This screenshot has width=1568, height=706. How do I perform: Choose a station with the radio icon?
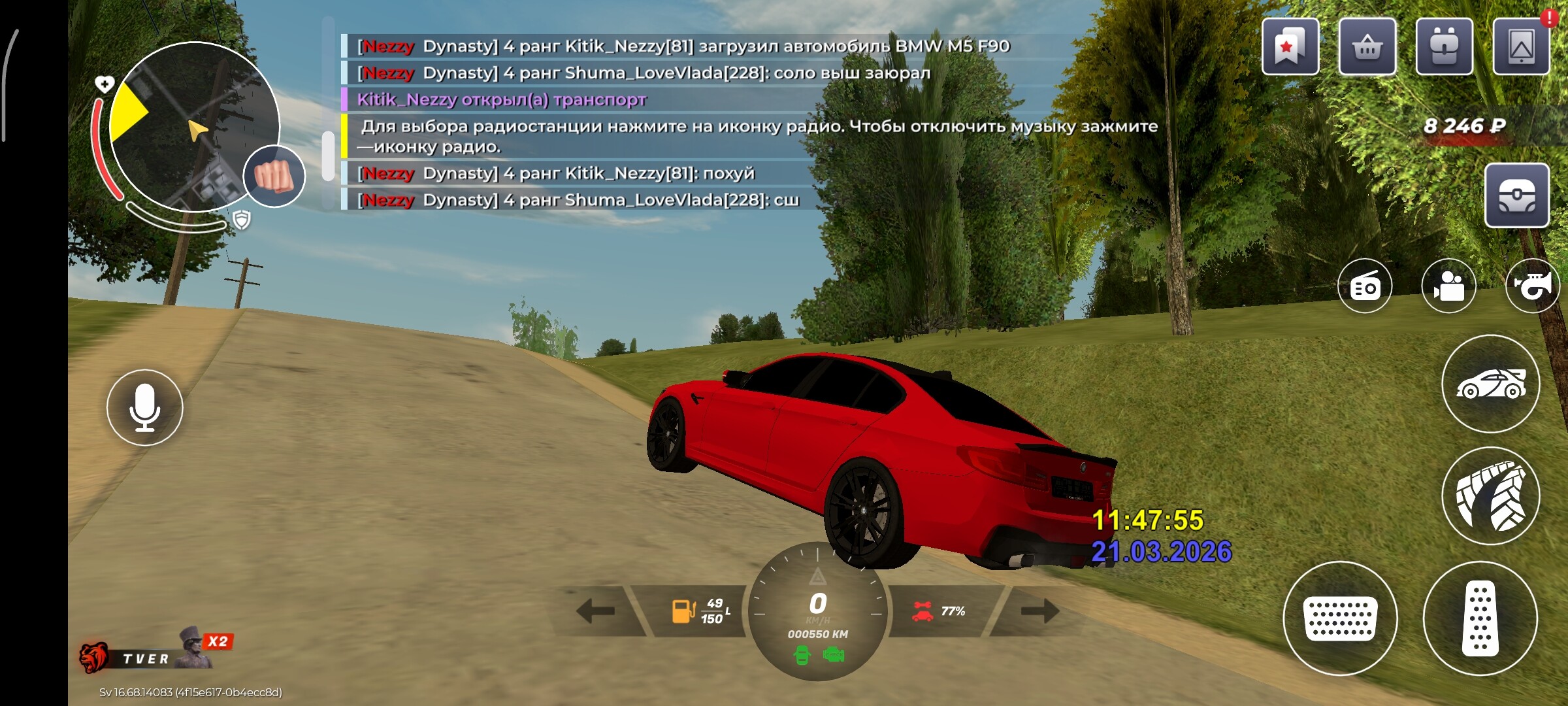[1365, 286]
